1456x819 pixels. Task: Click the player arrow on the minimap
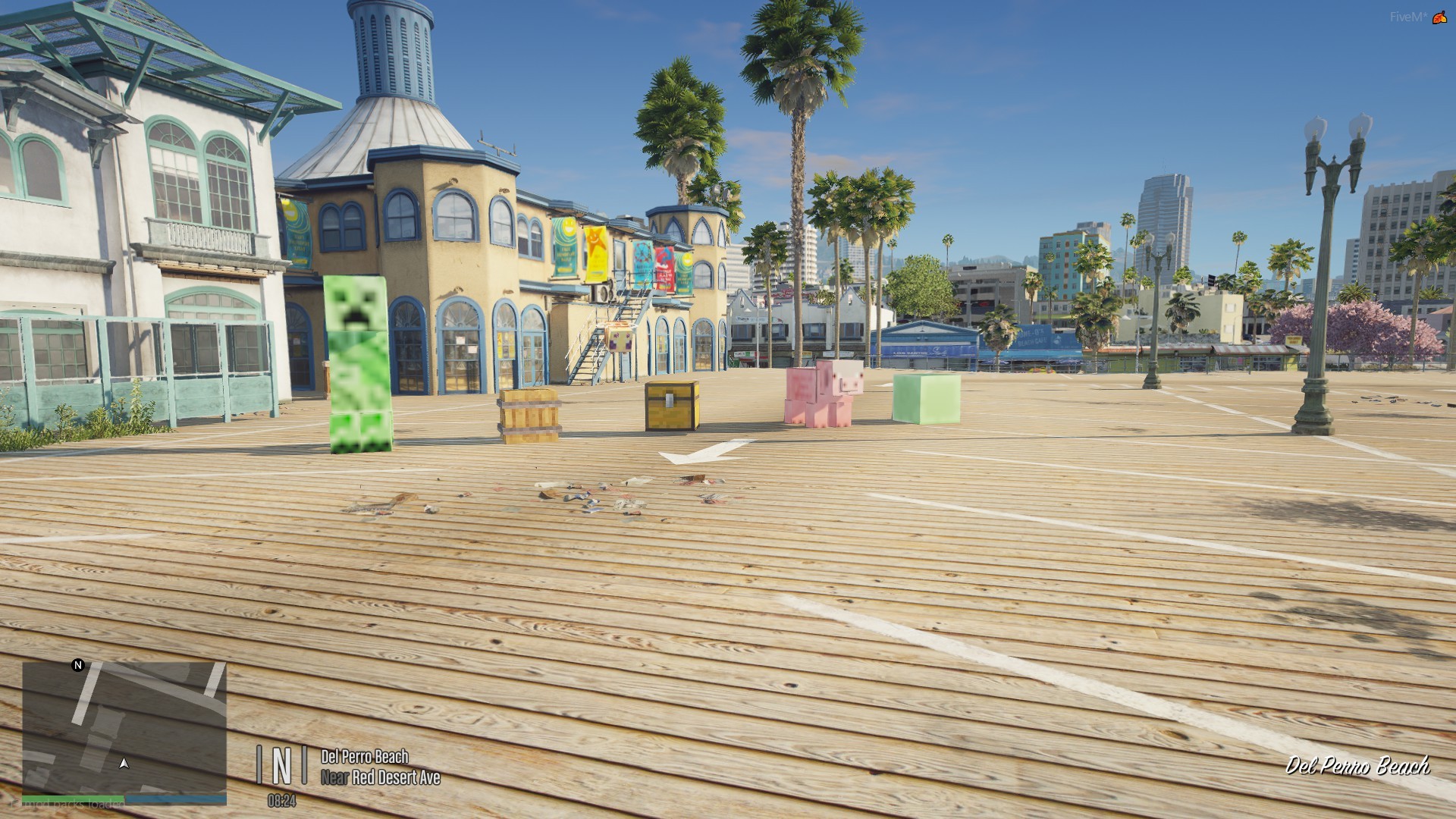tap(124, 763)
